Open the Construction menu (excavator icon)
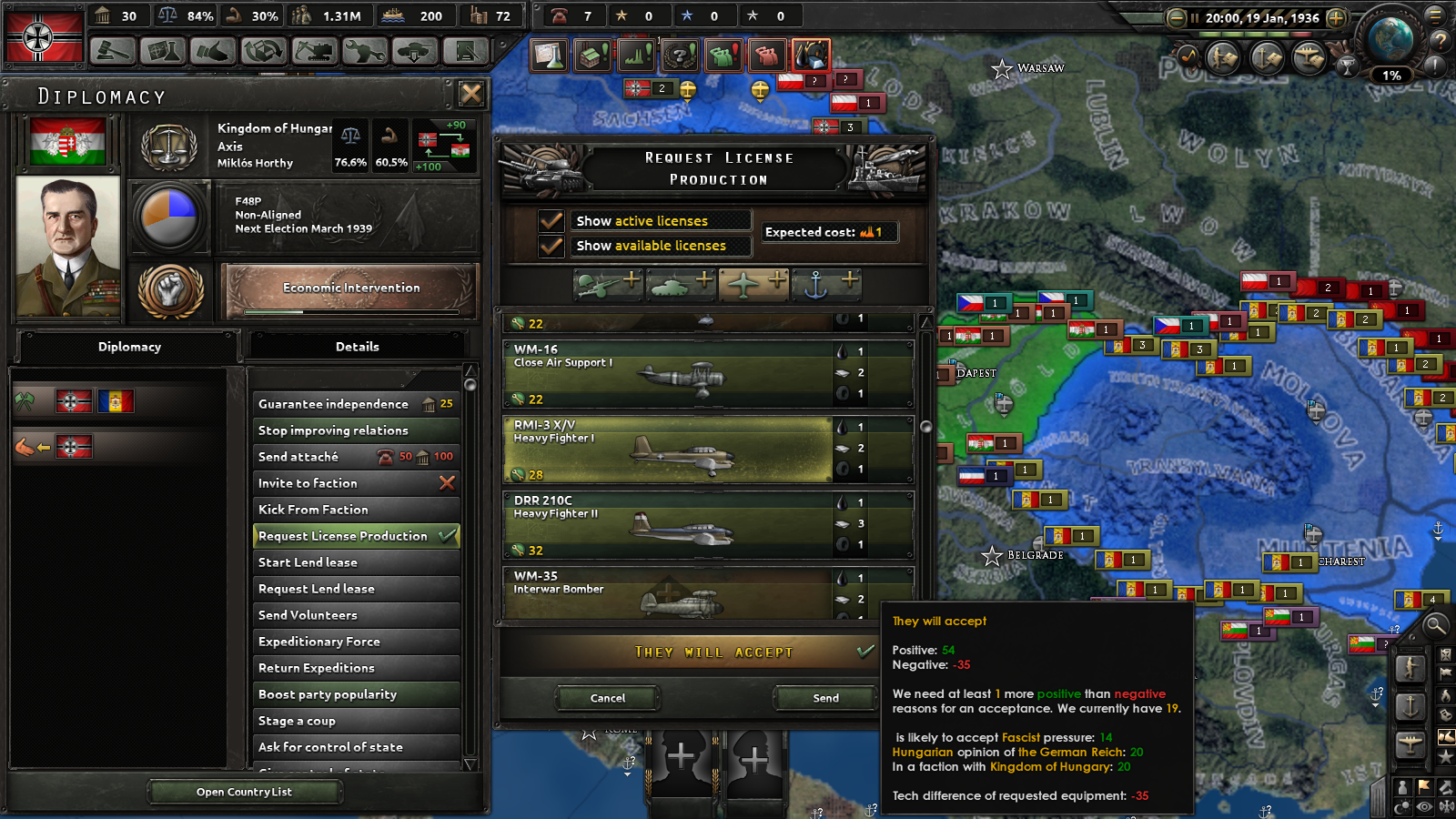The height and width of the screenshot is (819, 1456). [x=314, y=52]
